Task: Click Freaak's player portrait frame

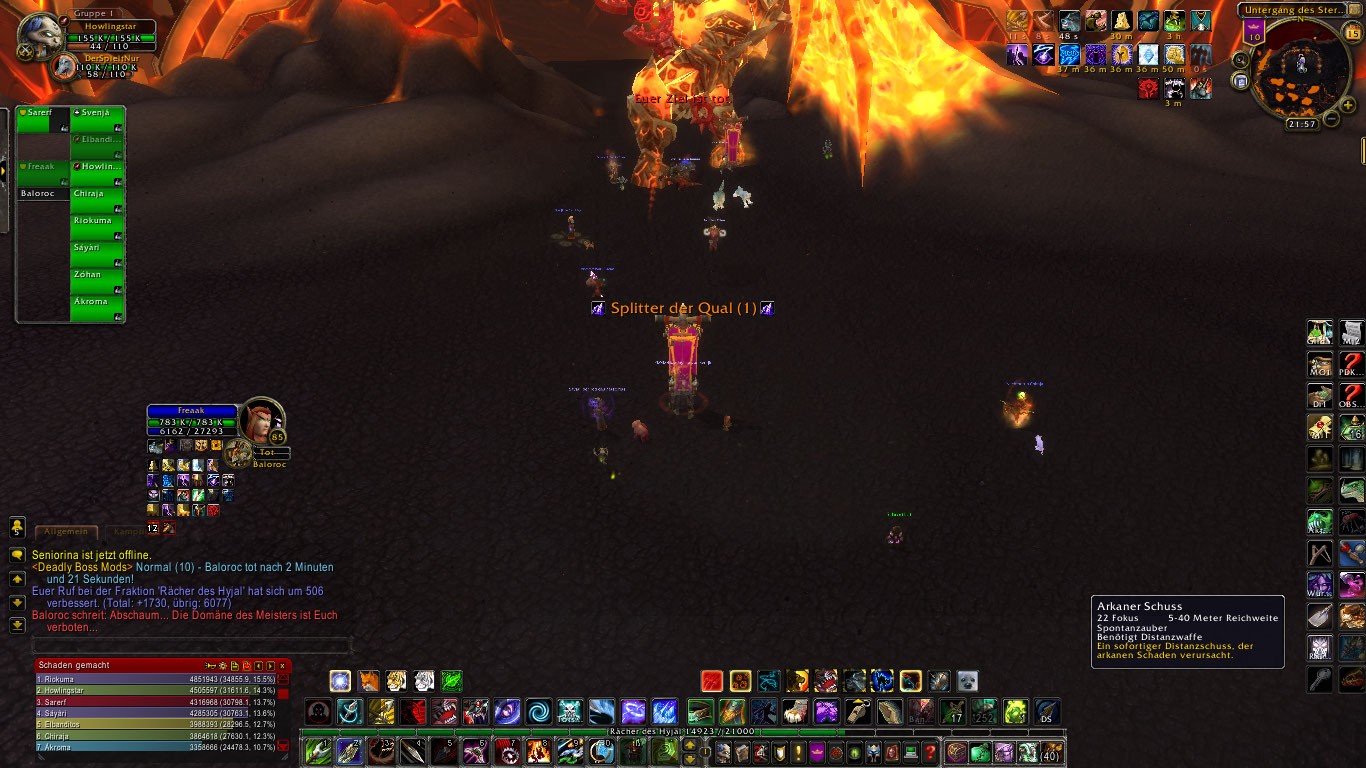Action: click(x=261, y=421)
